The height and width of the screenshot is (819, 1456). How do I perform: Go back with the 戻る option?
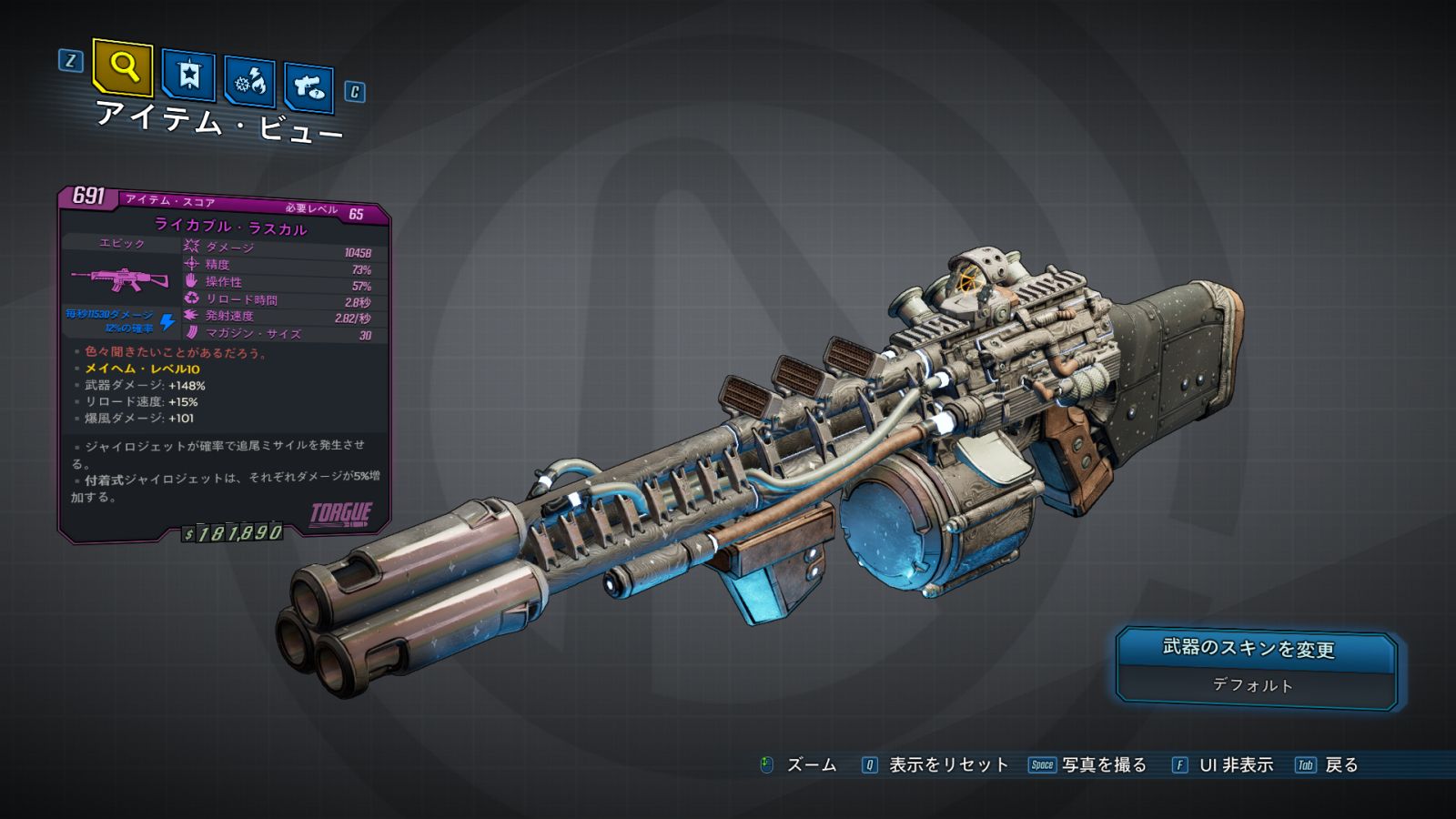tap(1340, 765)
